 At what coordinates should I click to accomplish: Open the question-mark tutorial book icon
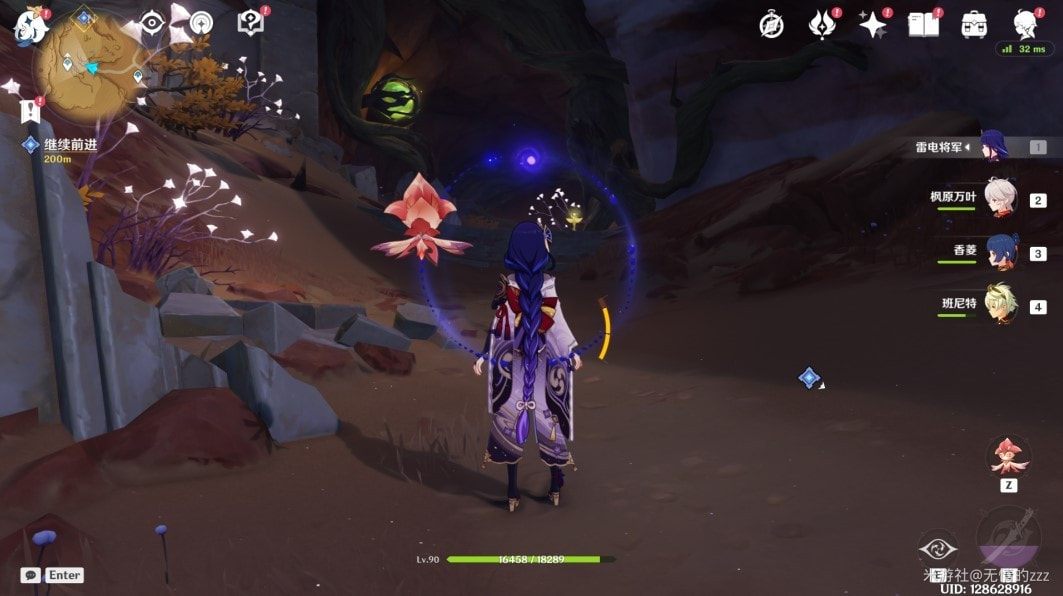(x=250, y=23)
